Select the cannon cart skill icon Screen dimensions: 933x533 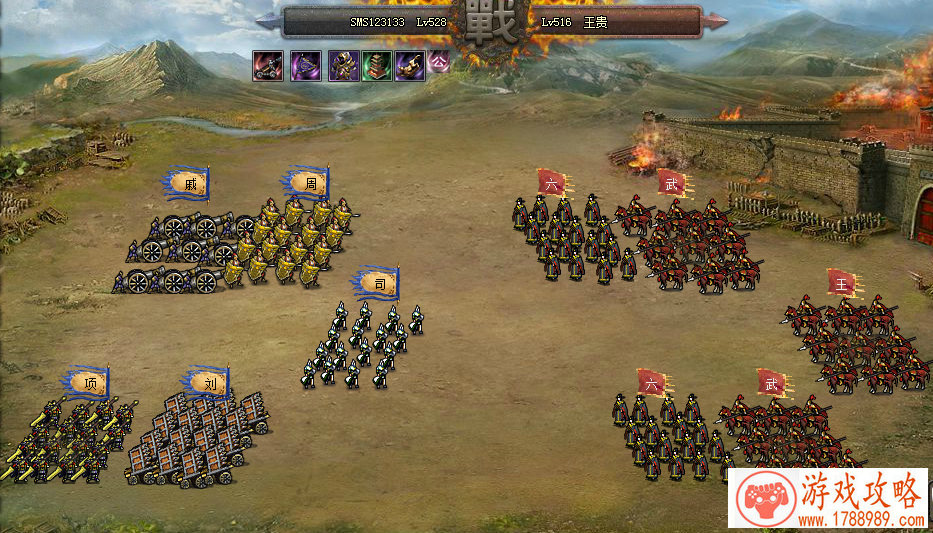(x=267, y=66)
